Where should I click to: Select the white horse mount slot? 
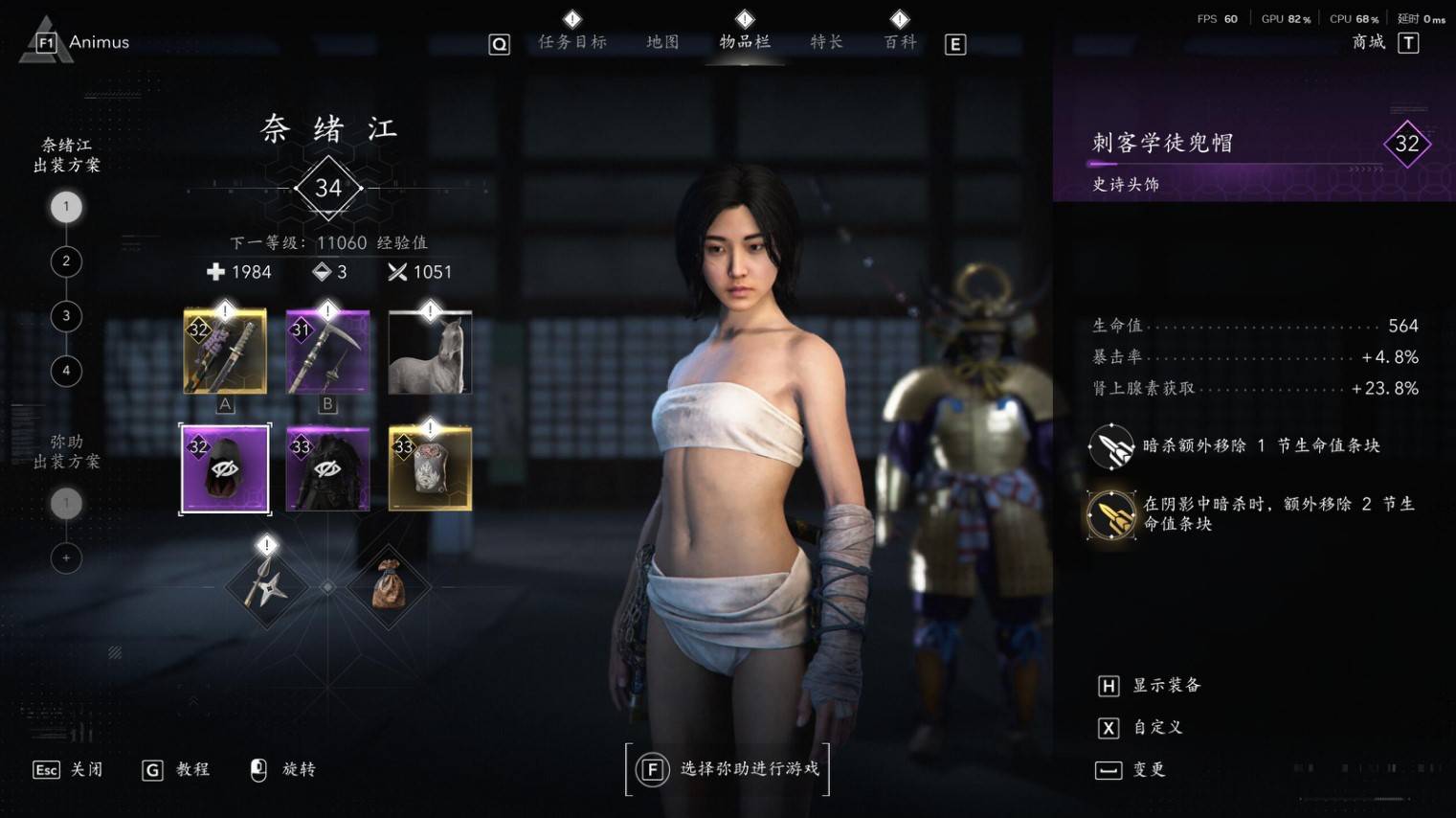pos(430,352)
